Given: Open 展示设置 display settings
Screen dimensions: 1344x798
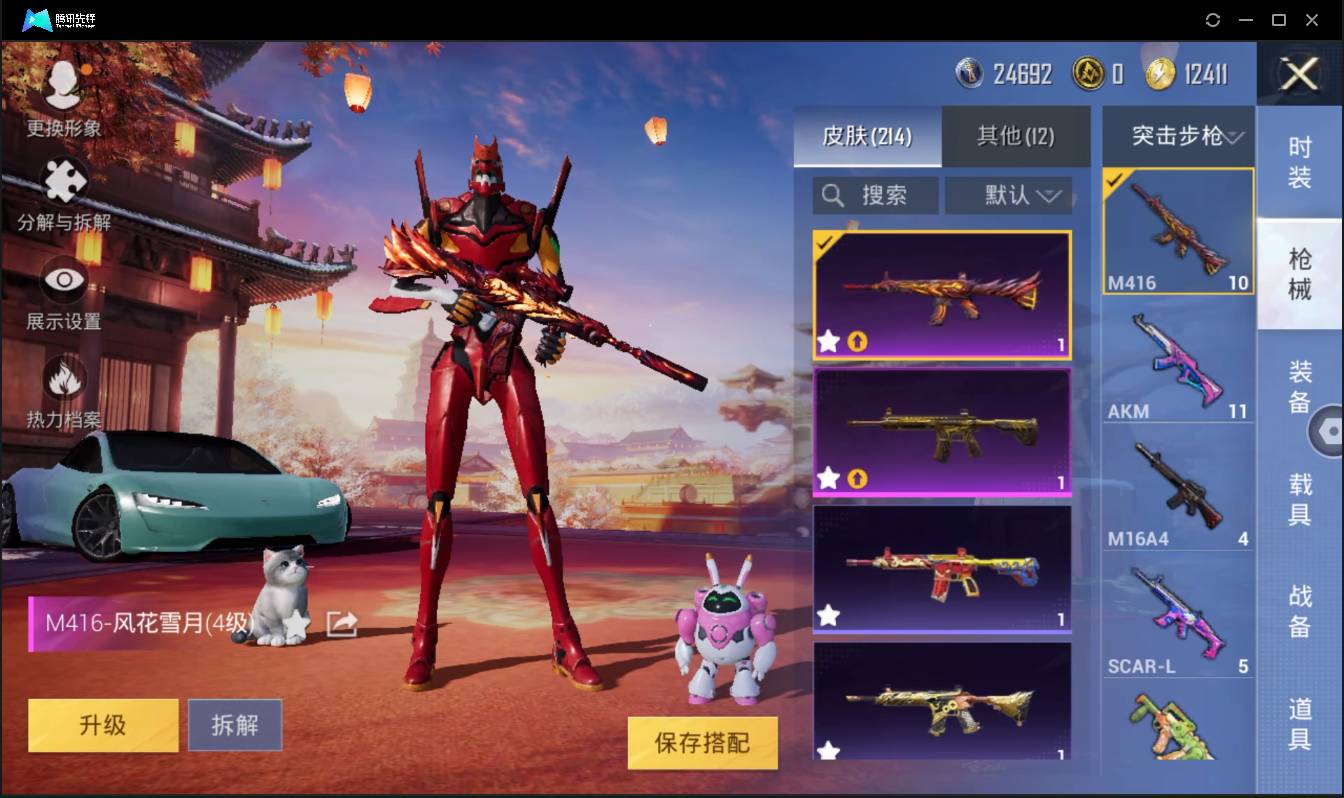Looking at the screenshot, I should 62,285.
